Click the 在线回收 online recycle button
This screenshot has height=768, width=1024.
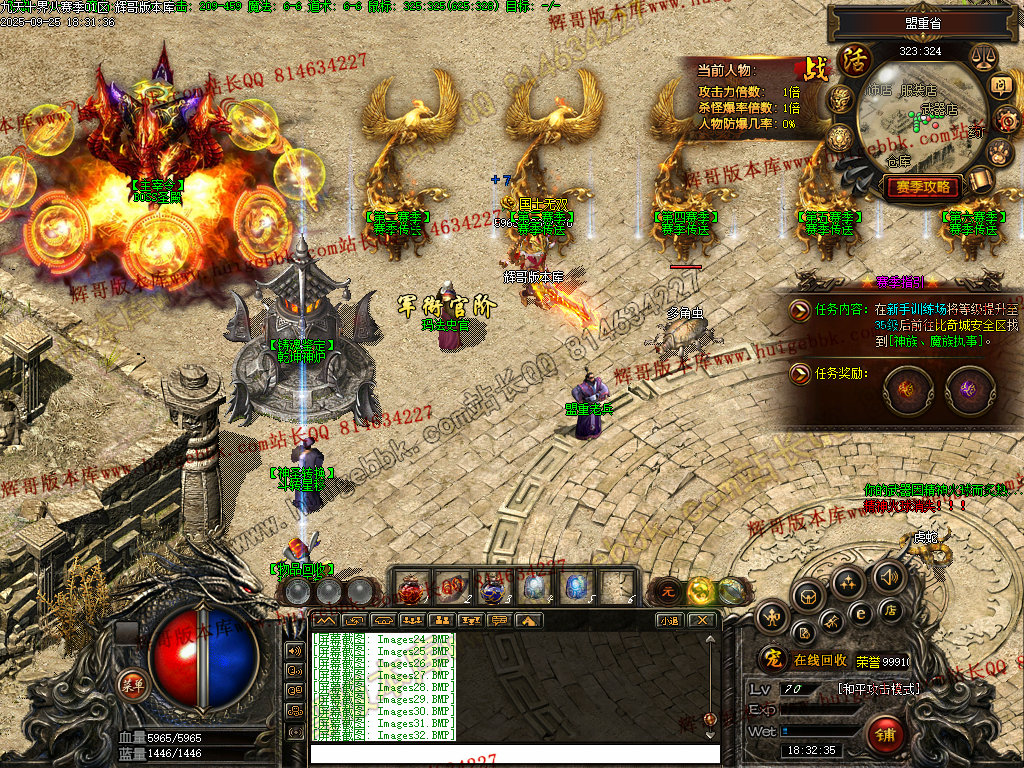[x=821, y=660]
